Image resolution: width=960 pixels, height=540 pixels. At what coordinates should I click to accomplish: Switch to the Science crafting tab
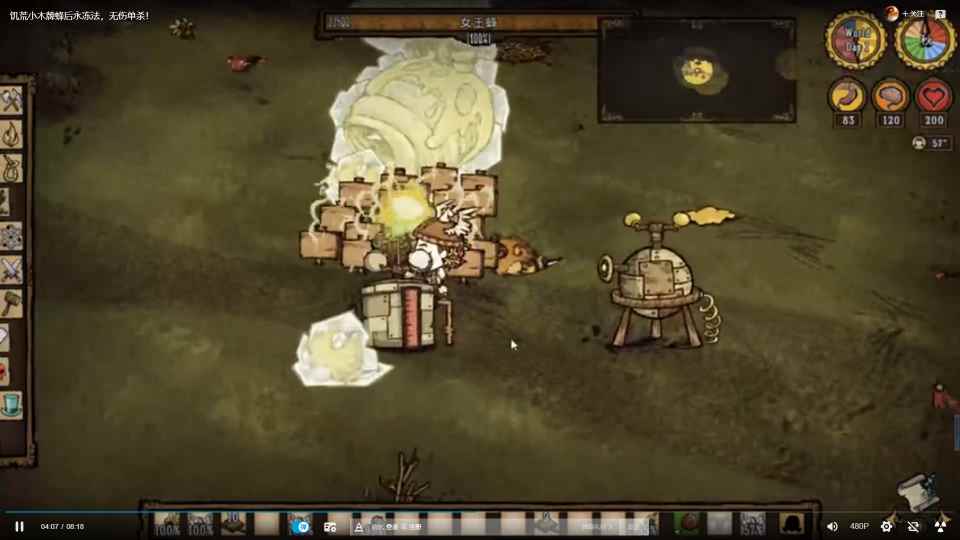[x=11, y=237]
